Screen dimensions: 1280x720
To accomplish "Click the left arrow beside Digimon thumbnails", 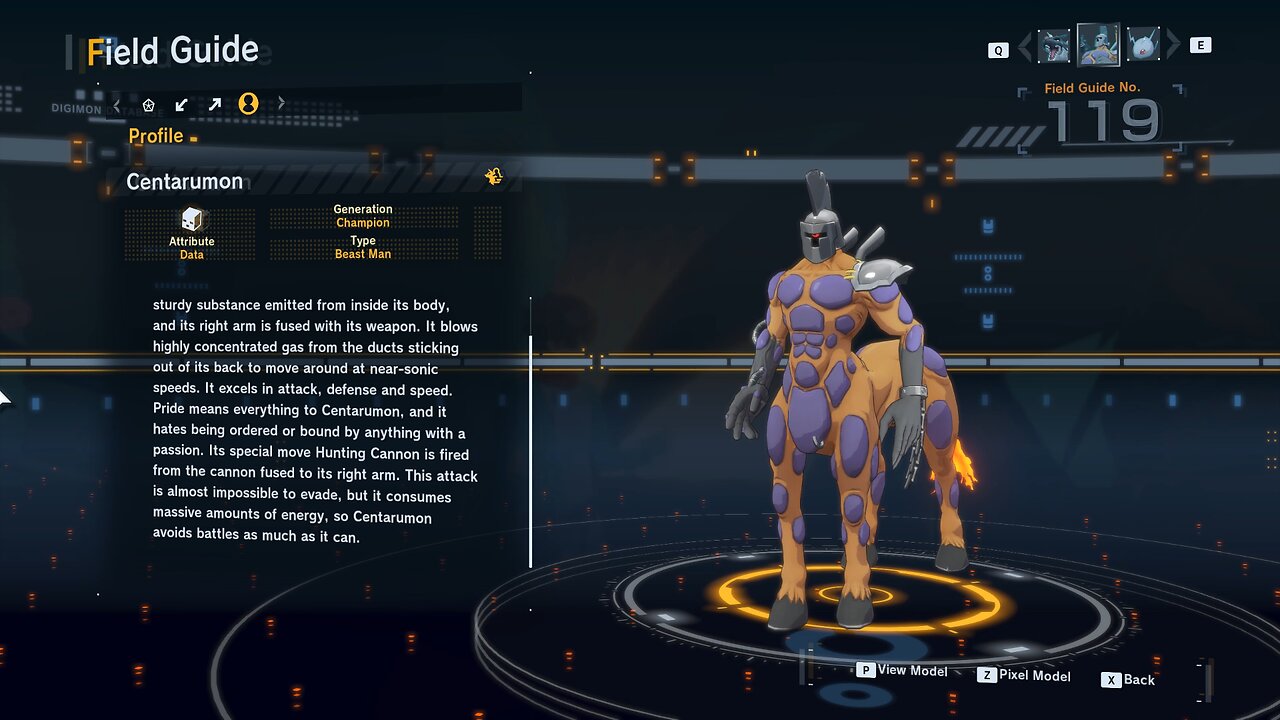I will point(1025,46).
